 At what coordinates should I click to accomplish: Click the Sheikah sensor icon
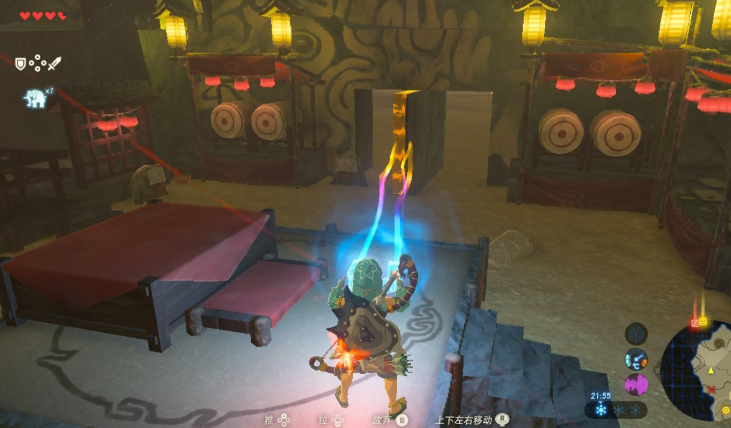[x=636, y=333]
